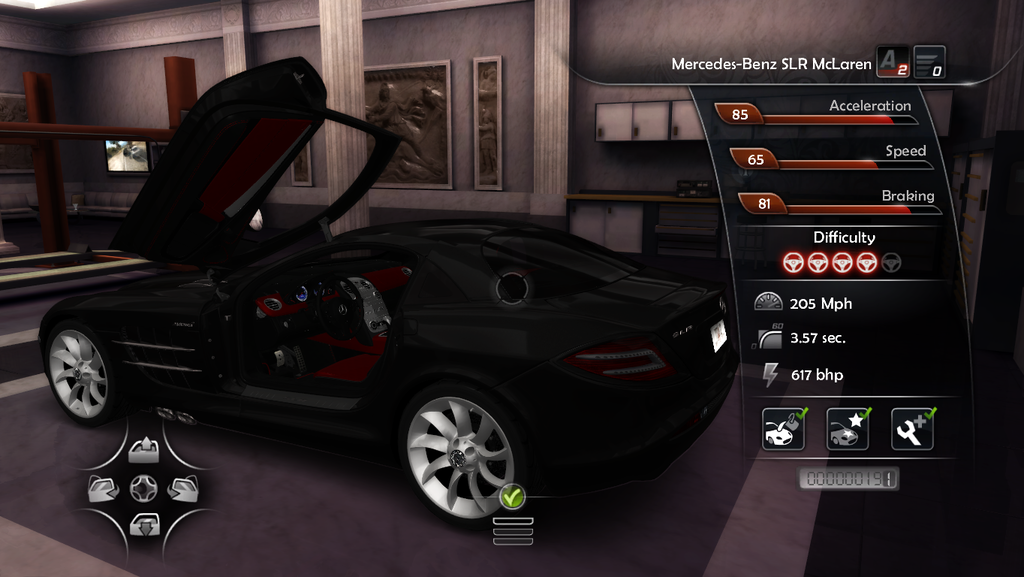Click the upward arrow on the view control pad
The height and width of the screenshot is (577, 1024).
pyautogui.click(x=143, y=451)
